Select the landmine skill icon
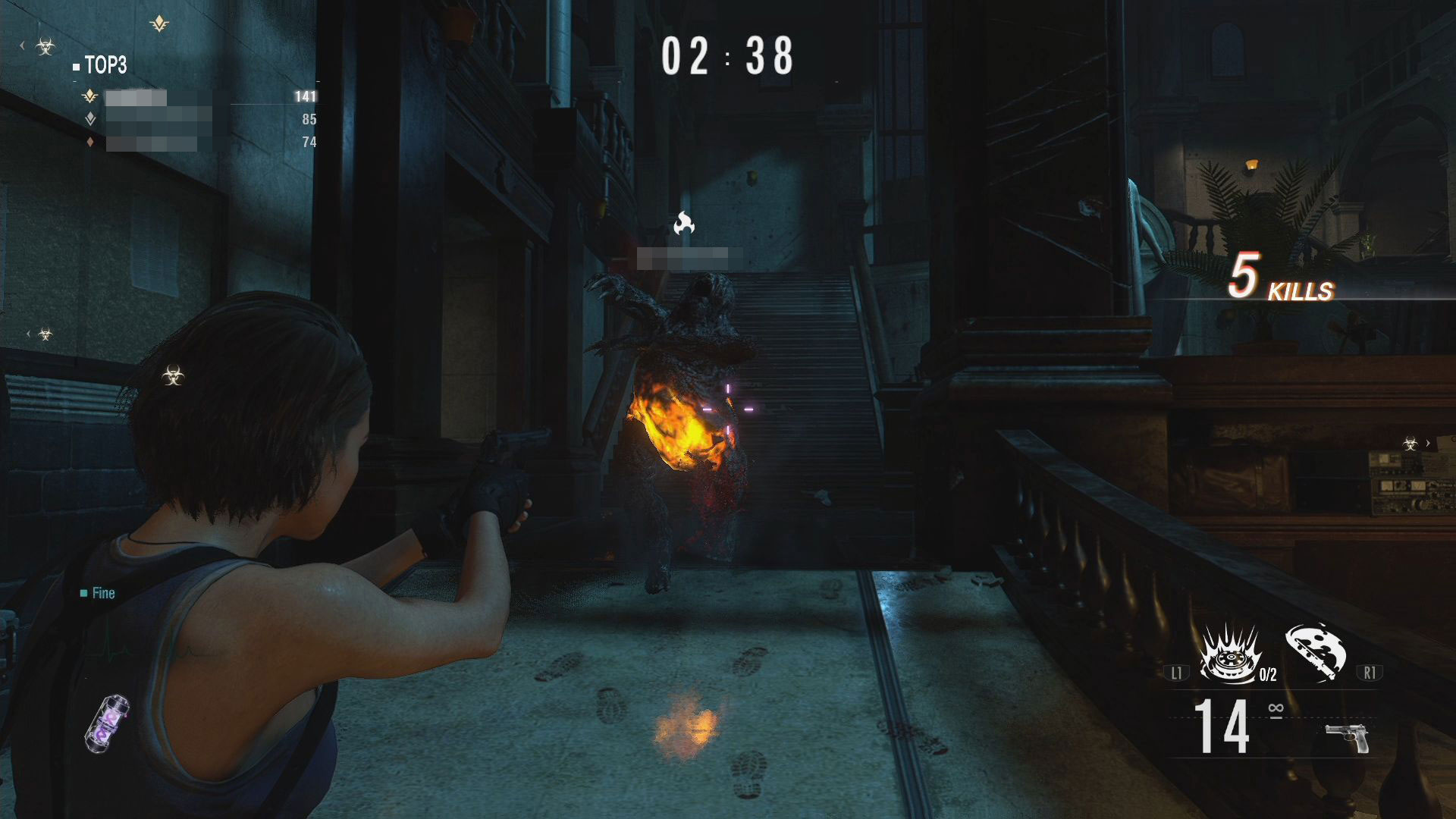Screen dimensions: 1456x819 tap(1228, 654)
